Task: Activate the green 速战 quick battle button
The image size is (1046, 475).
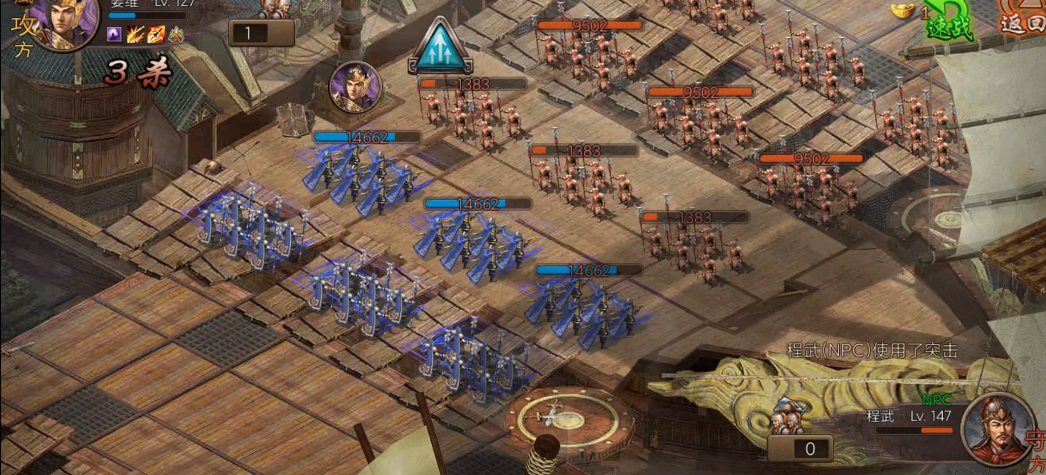Action: click(943, 21)
